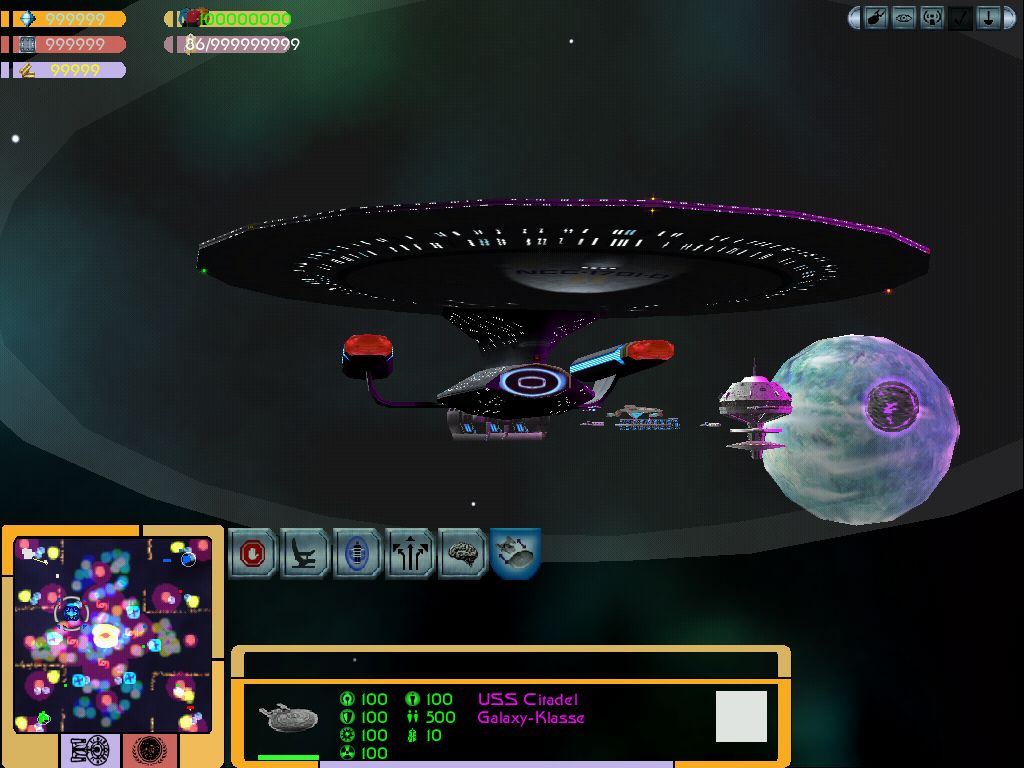Activate the transporter beam command
The image size is (1024, 768).
click(358, 553)
